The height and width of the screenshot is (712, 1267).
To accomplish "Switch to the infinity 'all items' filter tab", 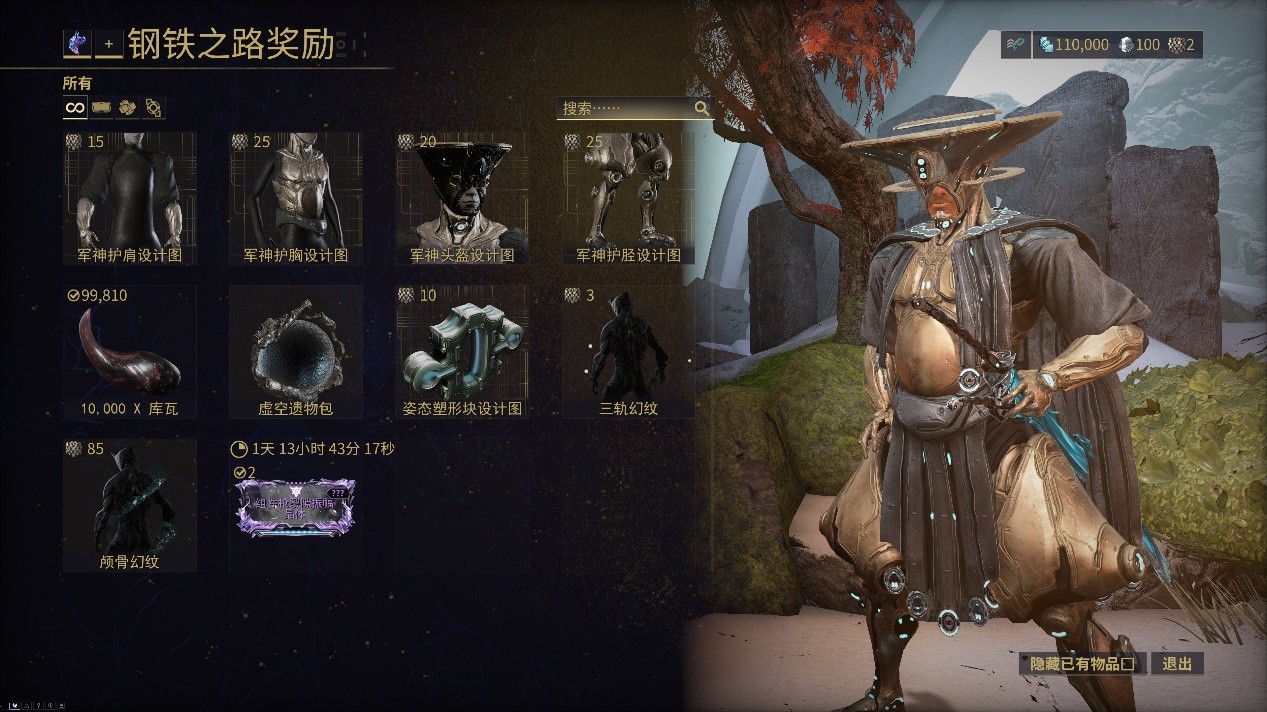I will click(x=75, y=107).
